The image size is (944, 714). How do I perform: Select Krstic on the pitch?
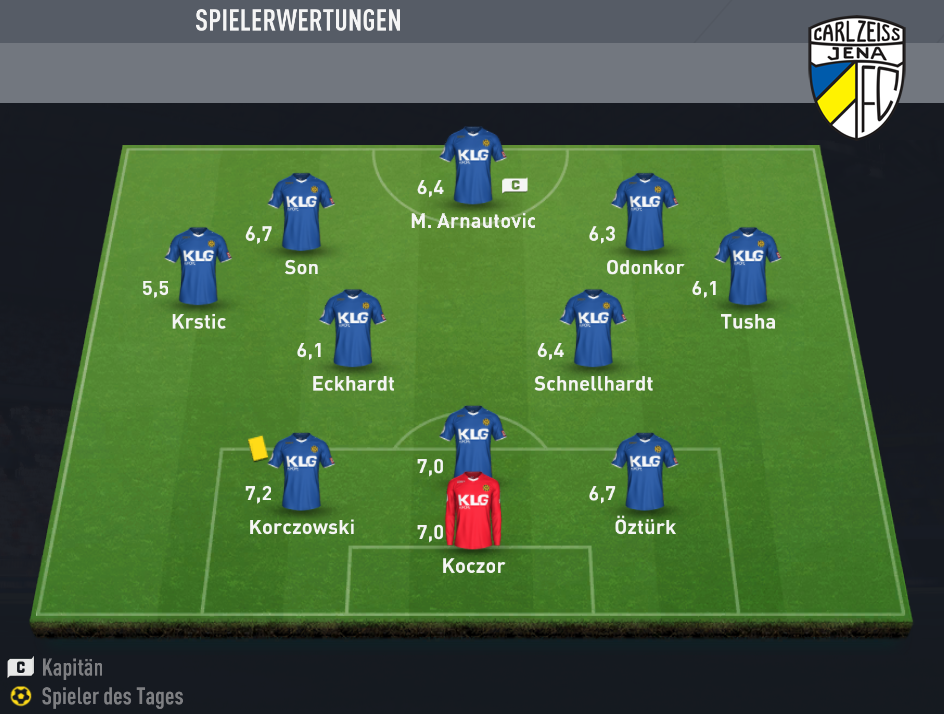[197, 265]
